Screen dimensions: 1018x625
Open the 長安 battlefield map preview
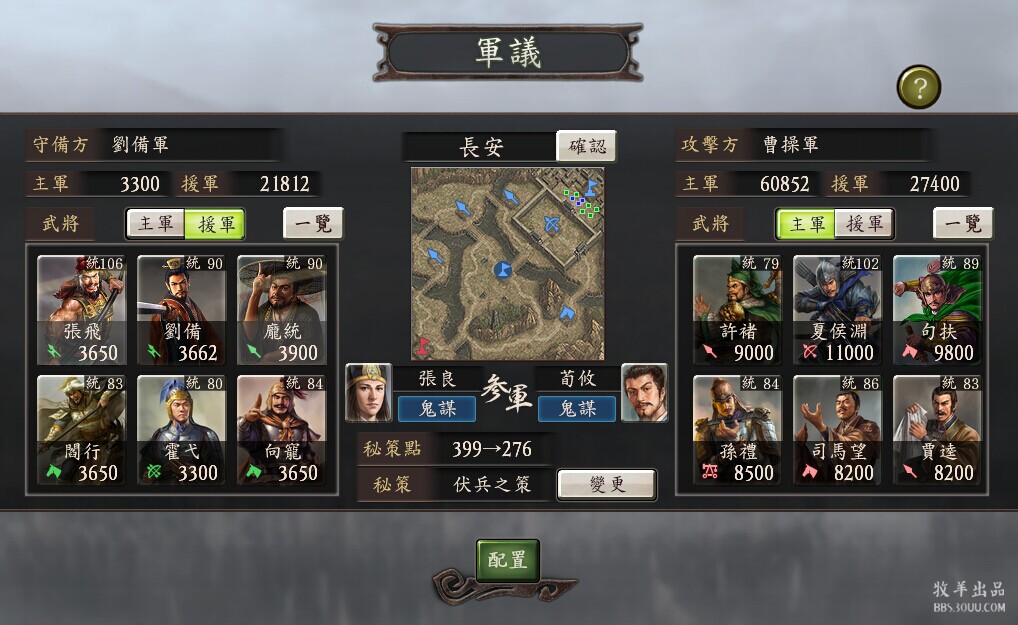(508, 264)
